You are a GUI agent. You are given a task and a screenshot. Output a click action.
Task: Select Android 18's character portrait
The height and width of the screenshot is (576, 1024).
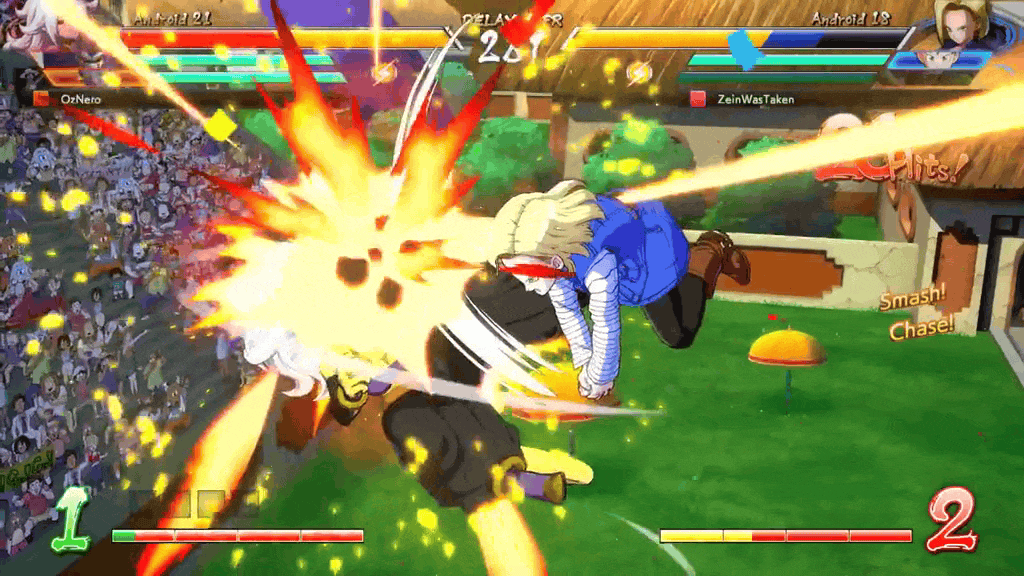[961, 24]
